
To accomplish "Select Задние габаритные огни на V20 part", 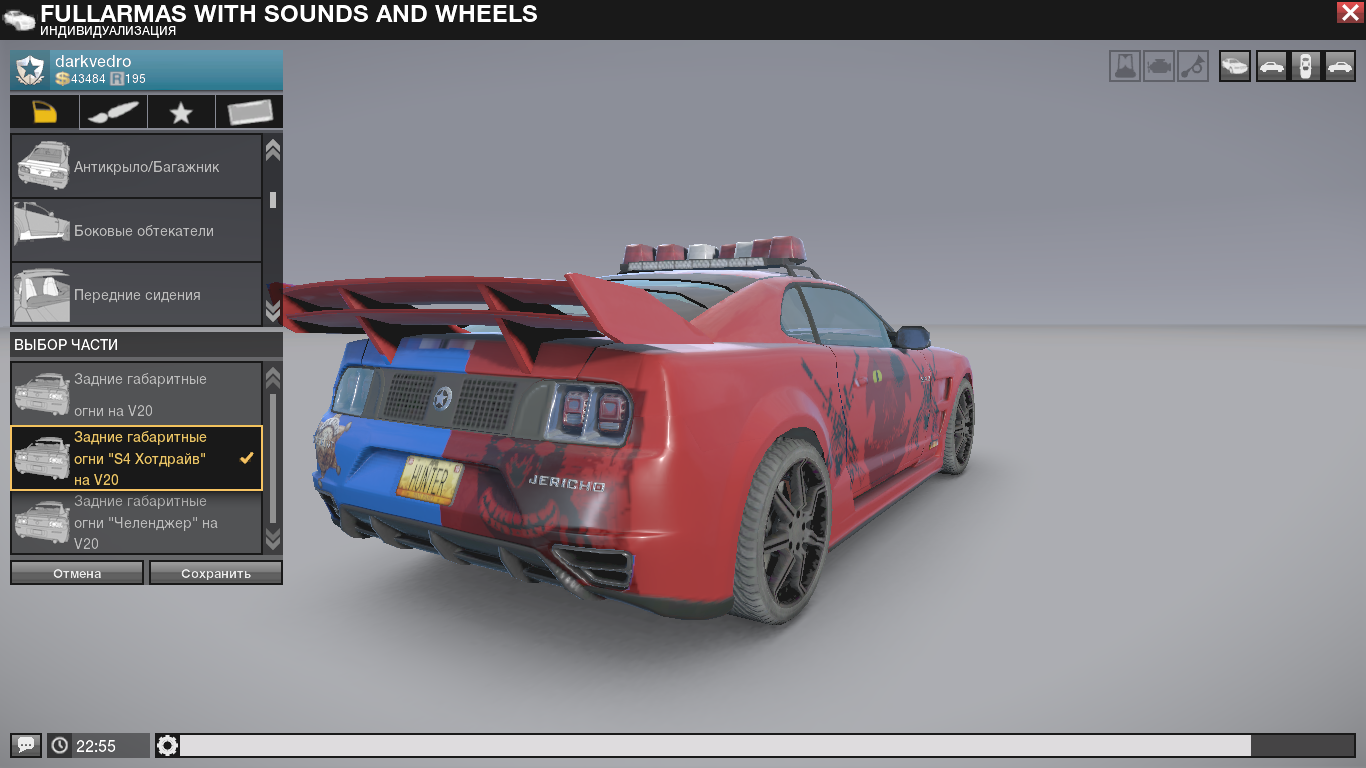I will [x=136, y=394].
